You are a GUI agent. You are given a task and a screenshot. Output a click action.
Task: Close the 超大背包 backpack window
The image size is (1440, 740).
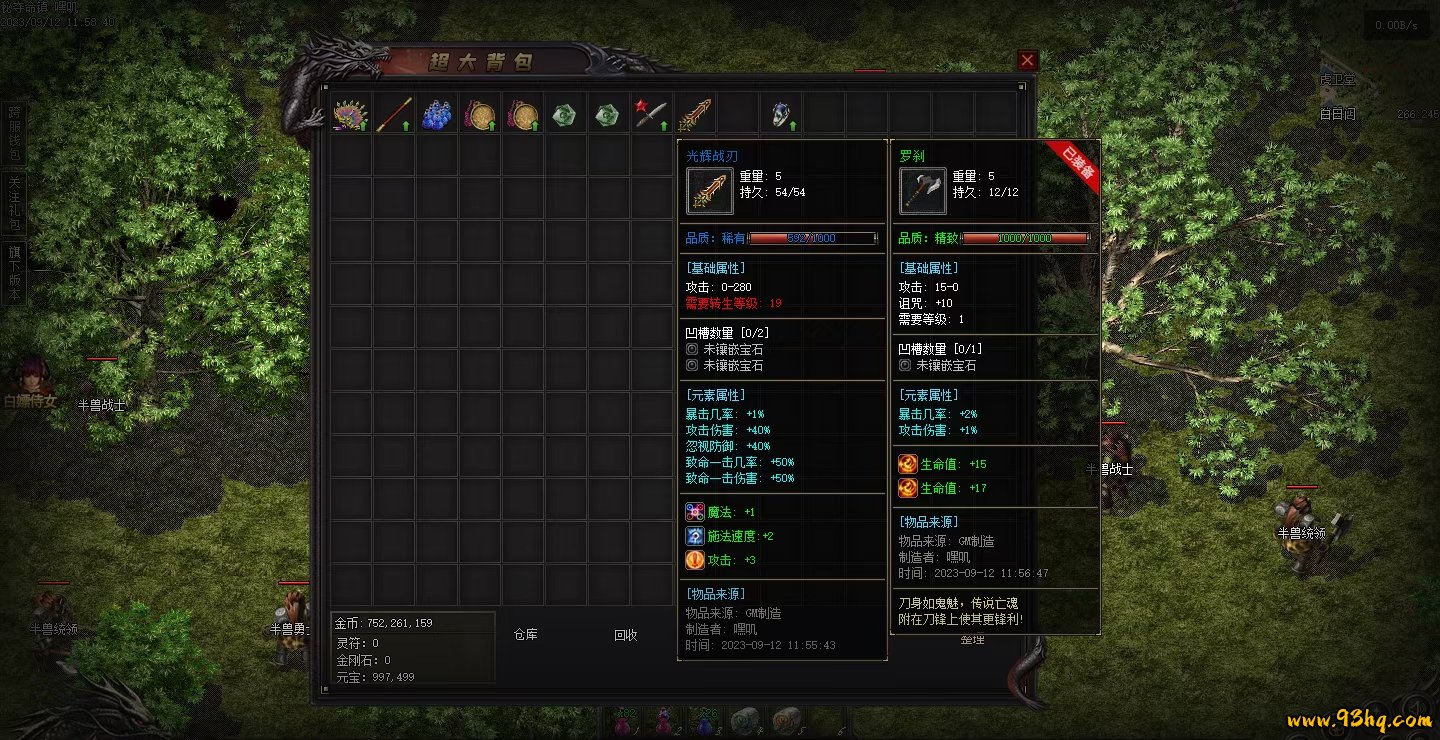(1027, 61)
